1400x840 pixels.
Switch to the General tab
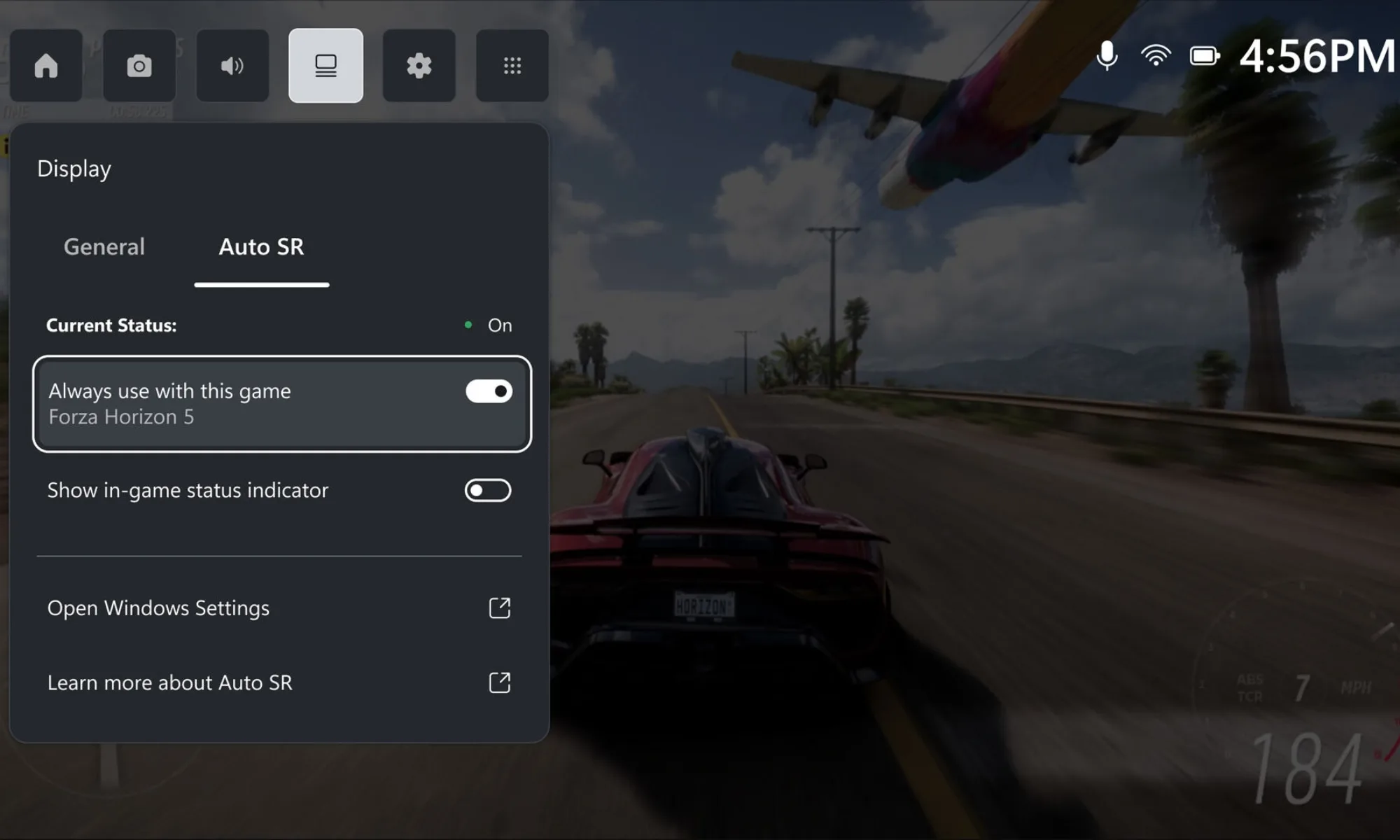coord(104,247)
